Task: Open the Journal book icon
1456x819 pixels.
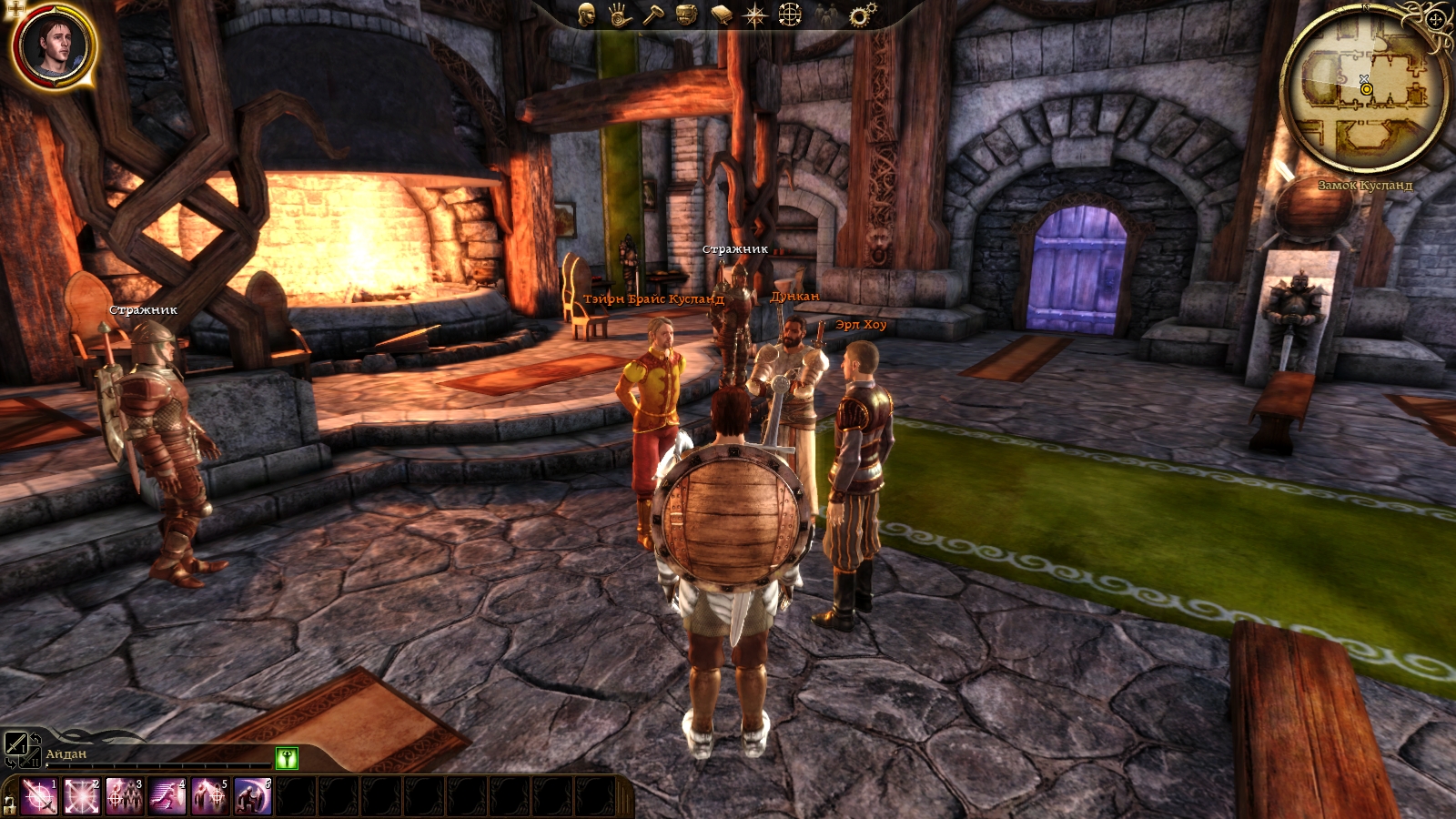Action: click(720, 14)
